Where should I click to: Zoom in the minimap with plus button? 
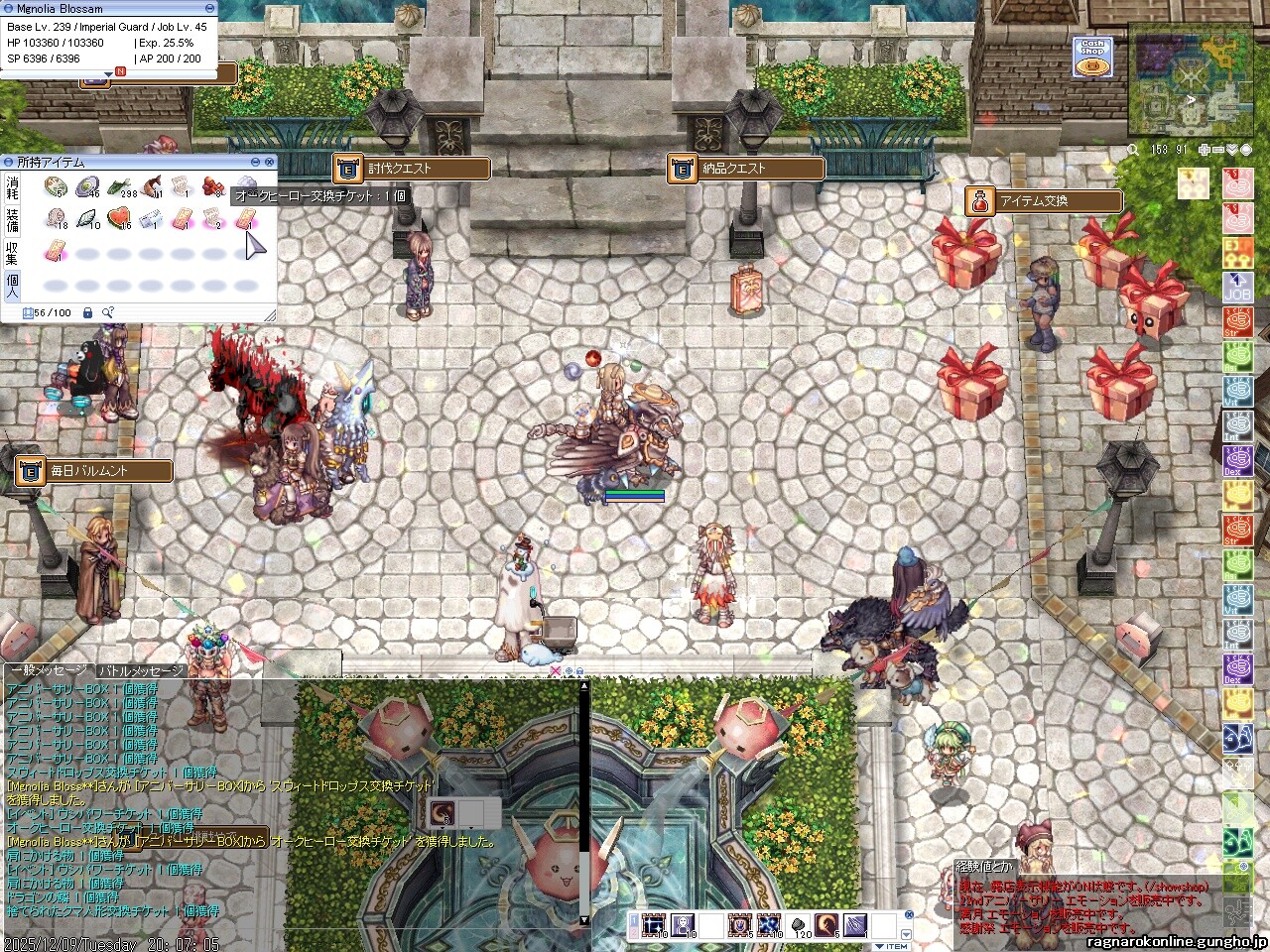coord(1205,150)
